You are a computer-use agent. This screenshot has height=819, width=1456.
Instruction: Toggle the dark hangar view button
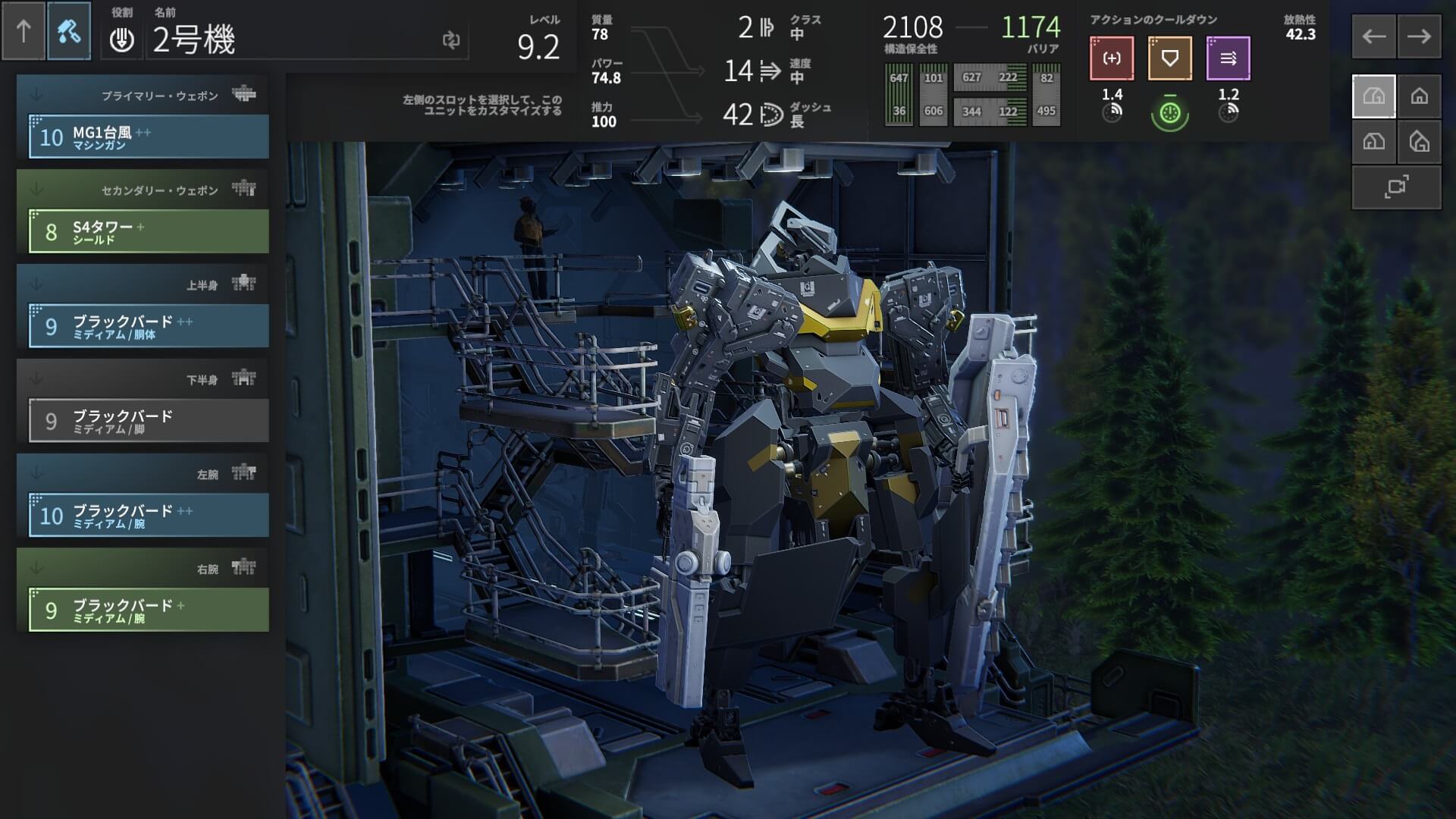point(1373,141)
